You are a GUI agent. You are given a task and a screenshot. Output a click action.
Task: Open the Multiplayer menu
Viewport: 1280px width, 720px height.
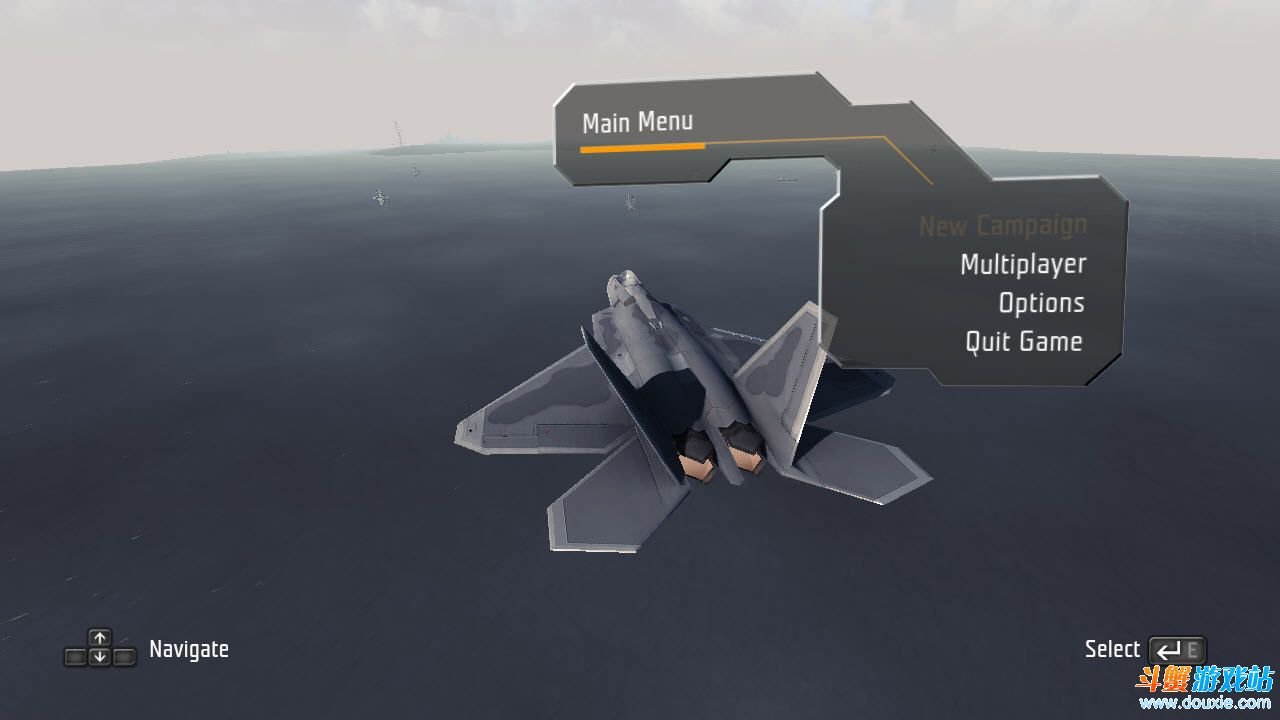pos(1022,264)
